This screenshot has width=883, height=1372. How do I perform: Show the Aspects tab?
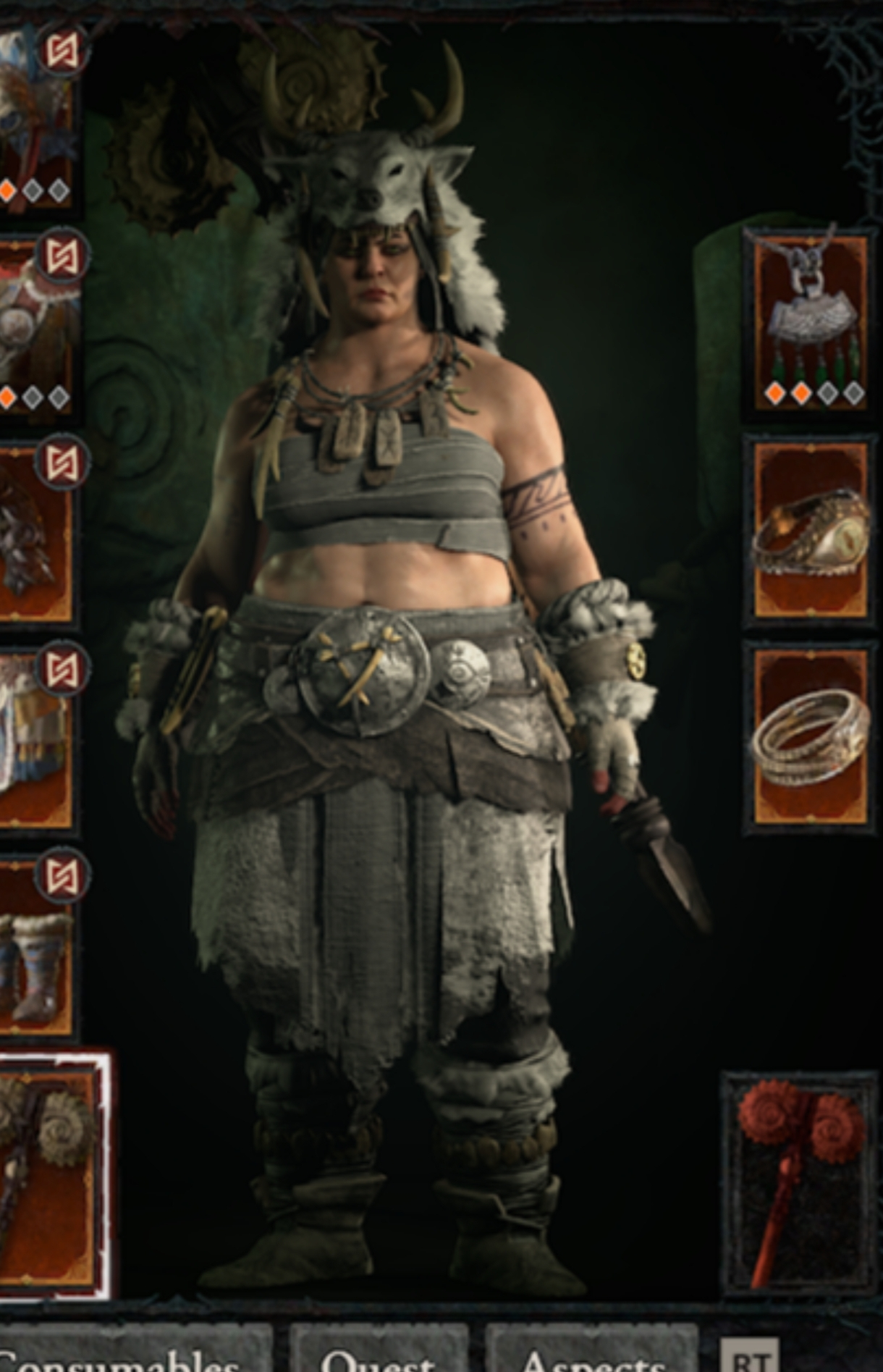pyautogui.click(x=591, y=1354)
